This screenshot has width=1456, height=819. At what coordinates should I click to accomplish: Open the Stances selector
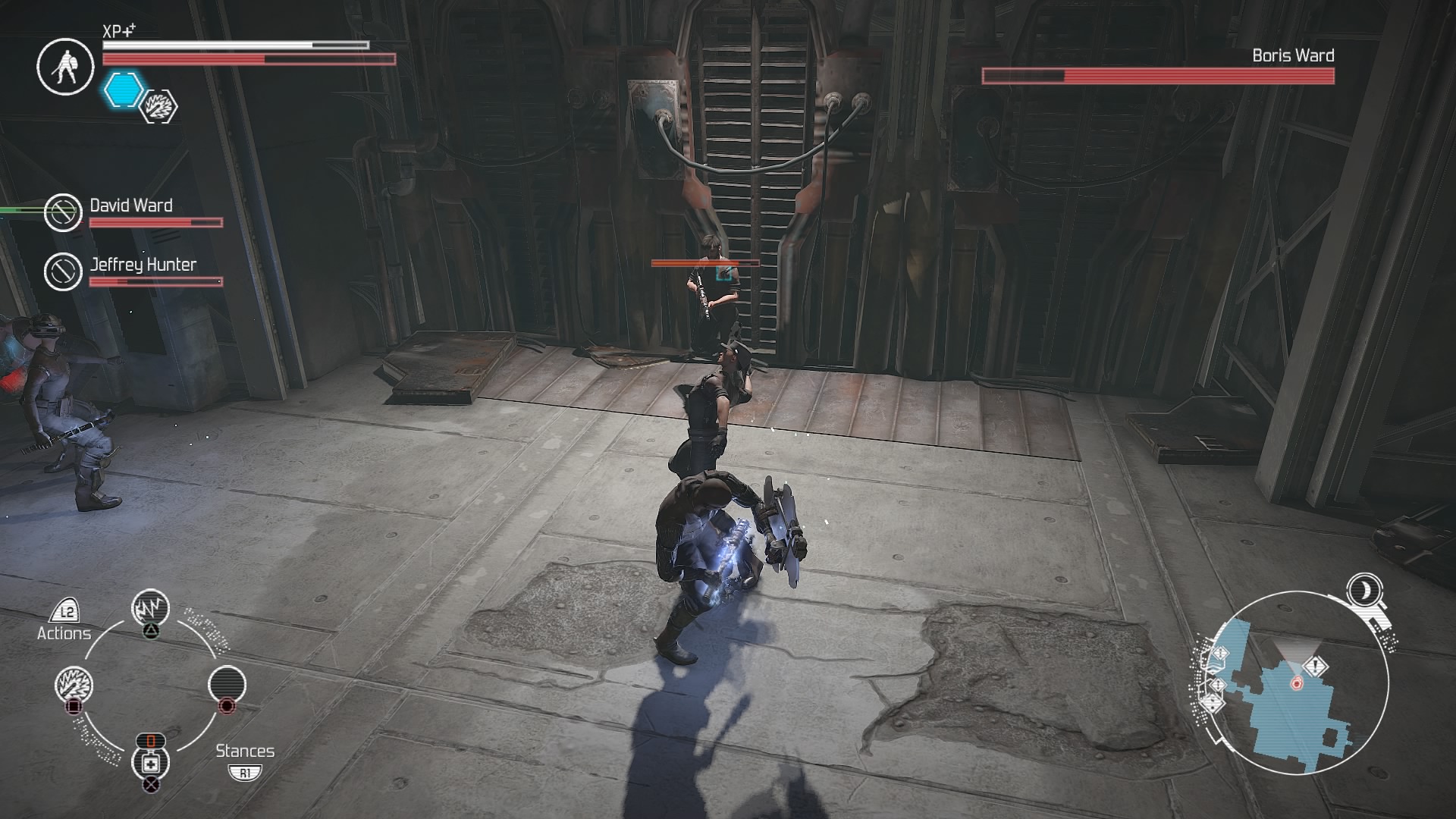click(245, 752)
